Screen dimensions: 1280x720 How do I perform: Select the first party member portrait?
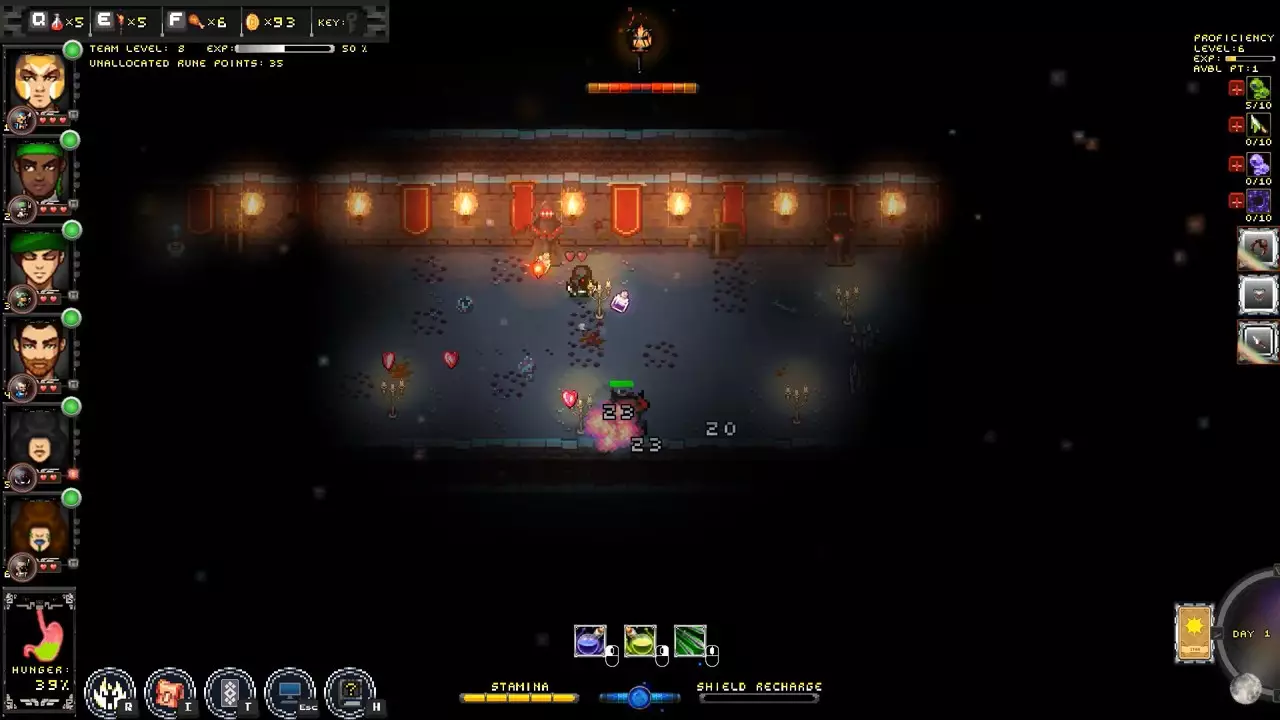[x=38, y=80]
